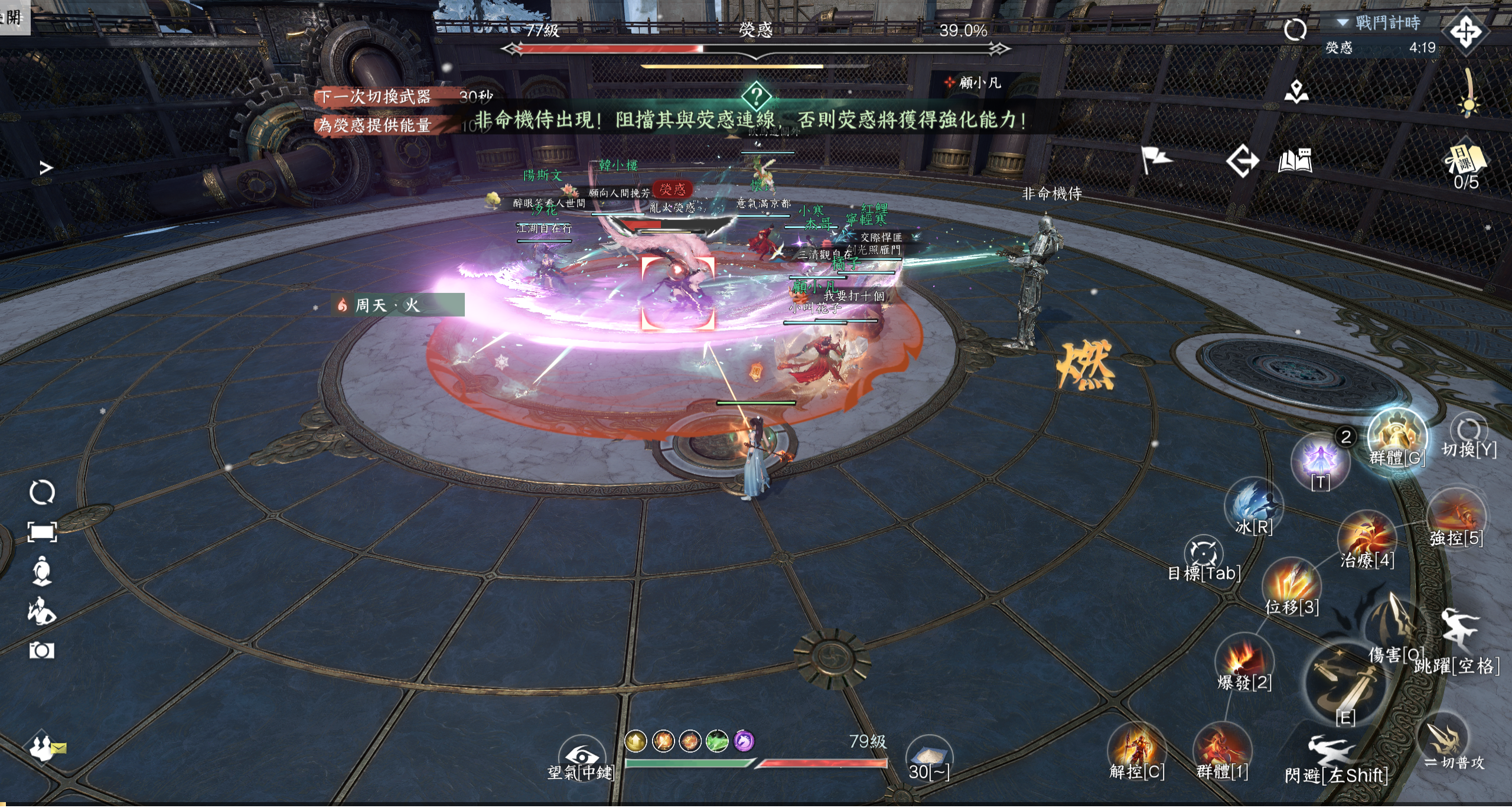The height and width of the screenshot is (808, 1512).
Task: Open the camera screenshot mode
Action: [x=42, y=651]
